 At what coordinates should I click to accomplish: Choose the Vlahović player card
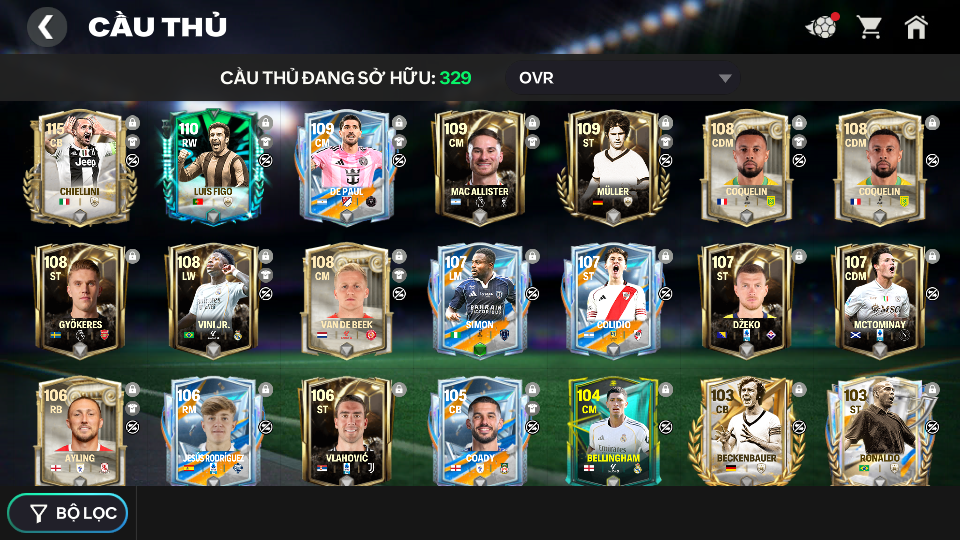pos(346,432)
